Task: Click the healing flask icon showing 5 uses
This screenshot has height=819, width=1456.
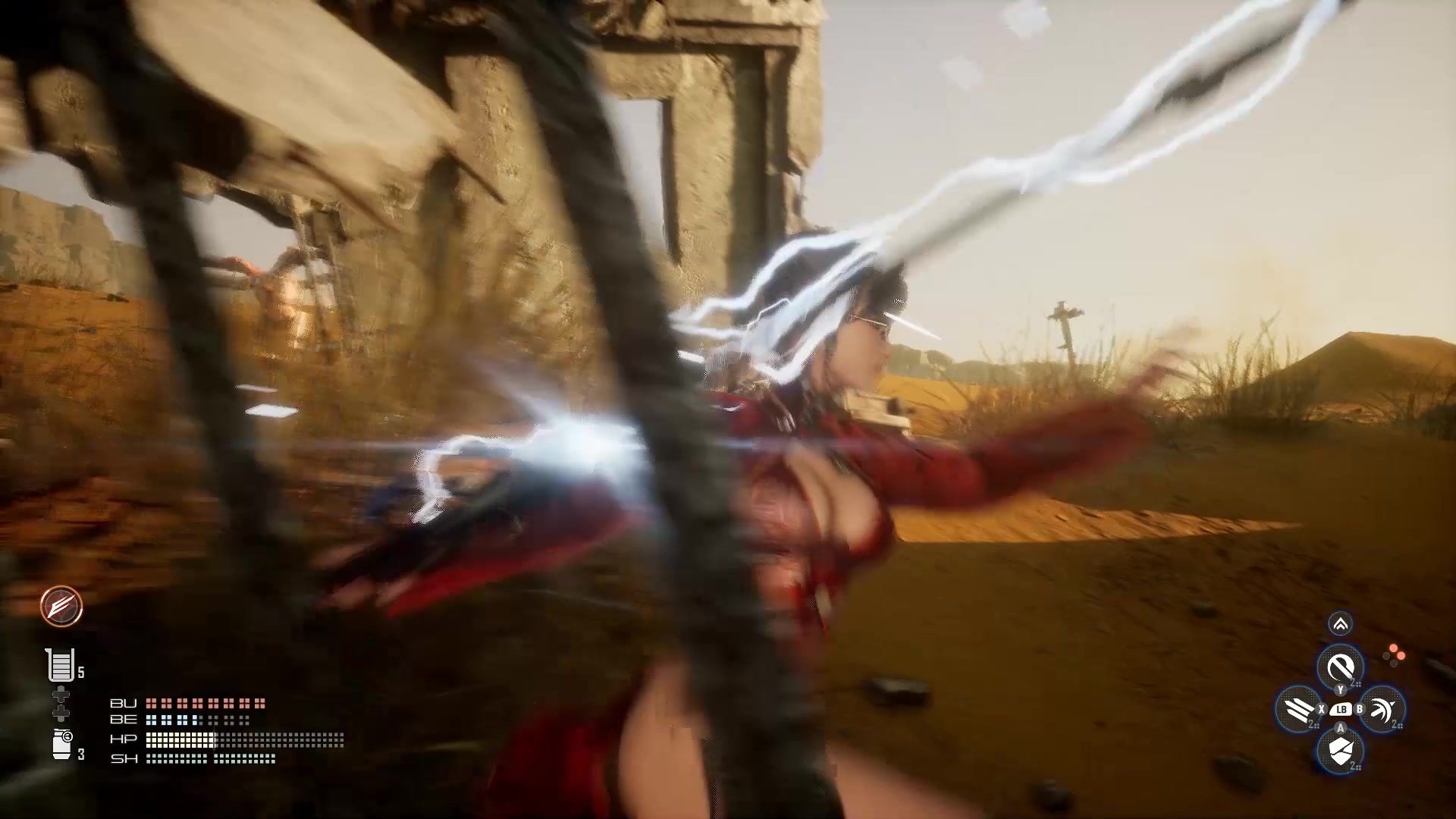Action: point(61,666)
